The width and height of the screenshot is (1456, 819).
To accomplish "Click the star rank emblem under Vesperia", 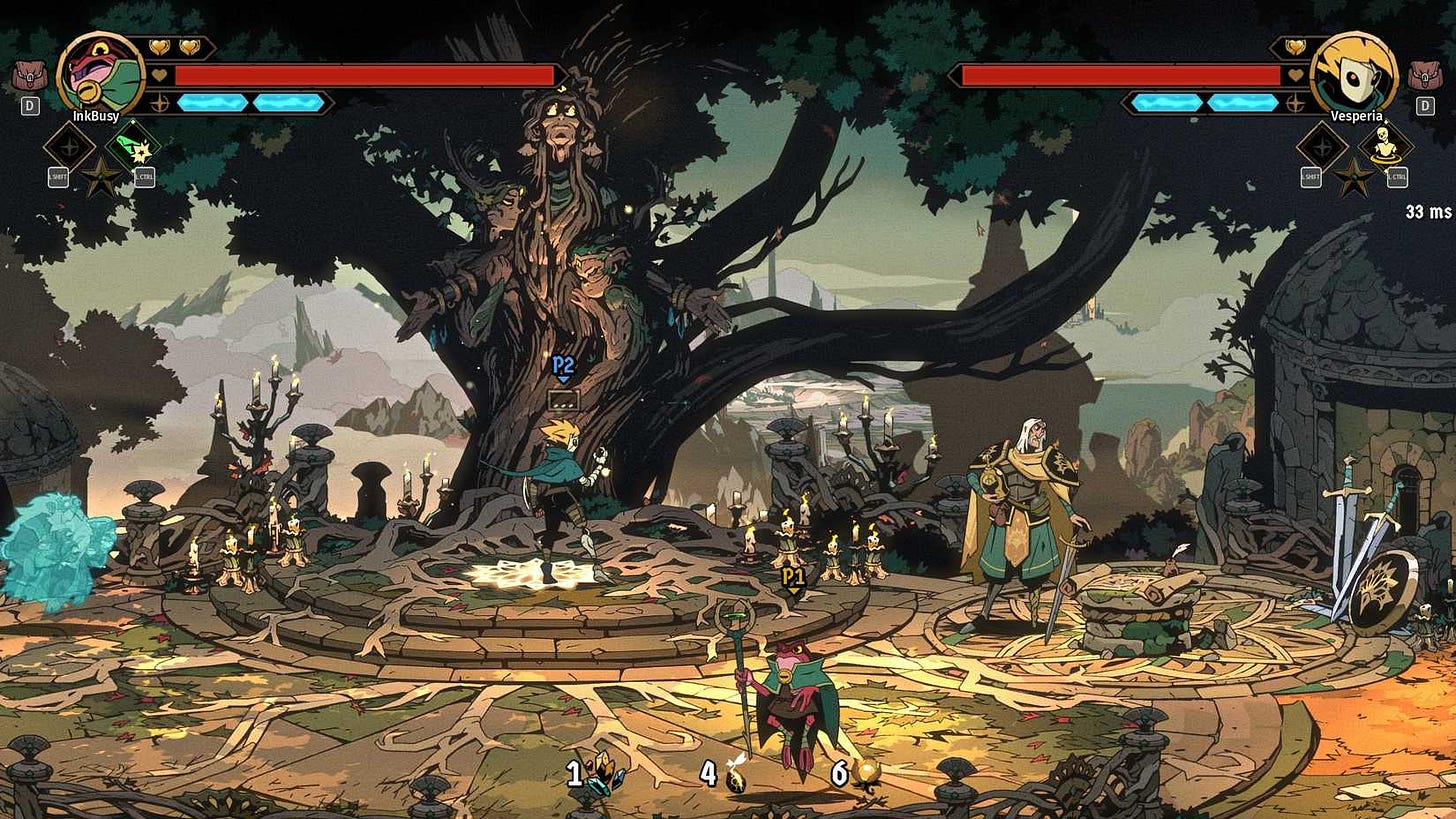I will [x=1354, y=177].
